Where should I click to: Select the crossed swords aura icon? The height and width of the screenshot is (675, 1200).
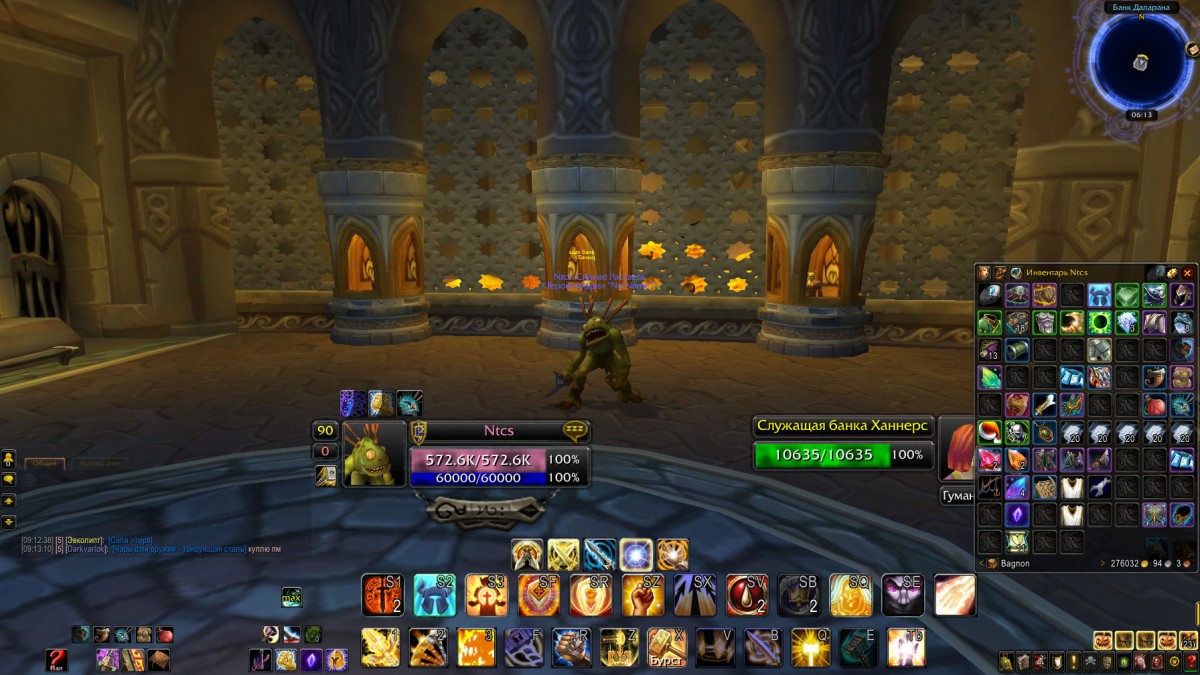pos(563,555)
